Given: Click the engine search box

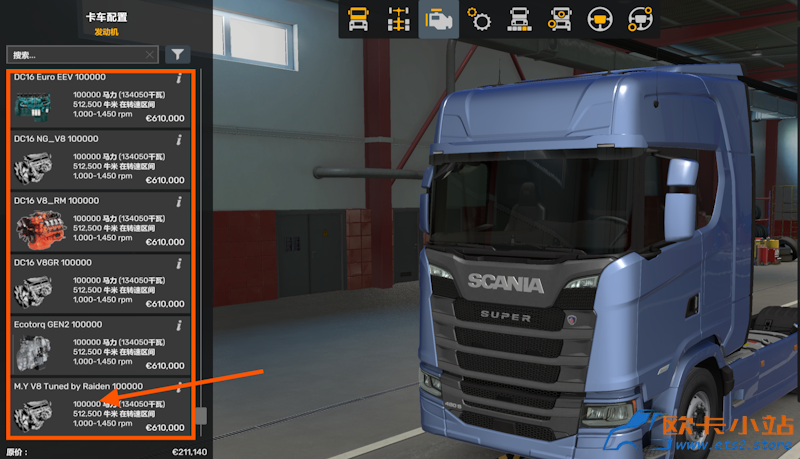Looking at the screenshot, I should click(75, 55).
